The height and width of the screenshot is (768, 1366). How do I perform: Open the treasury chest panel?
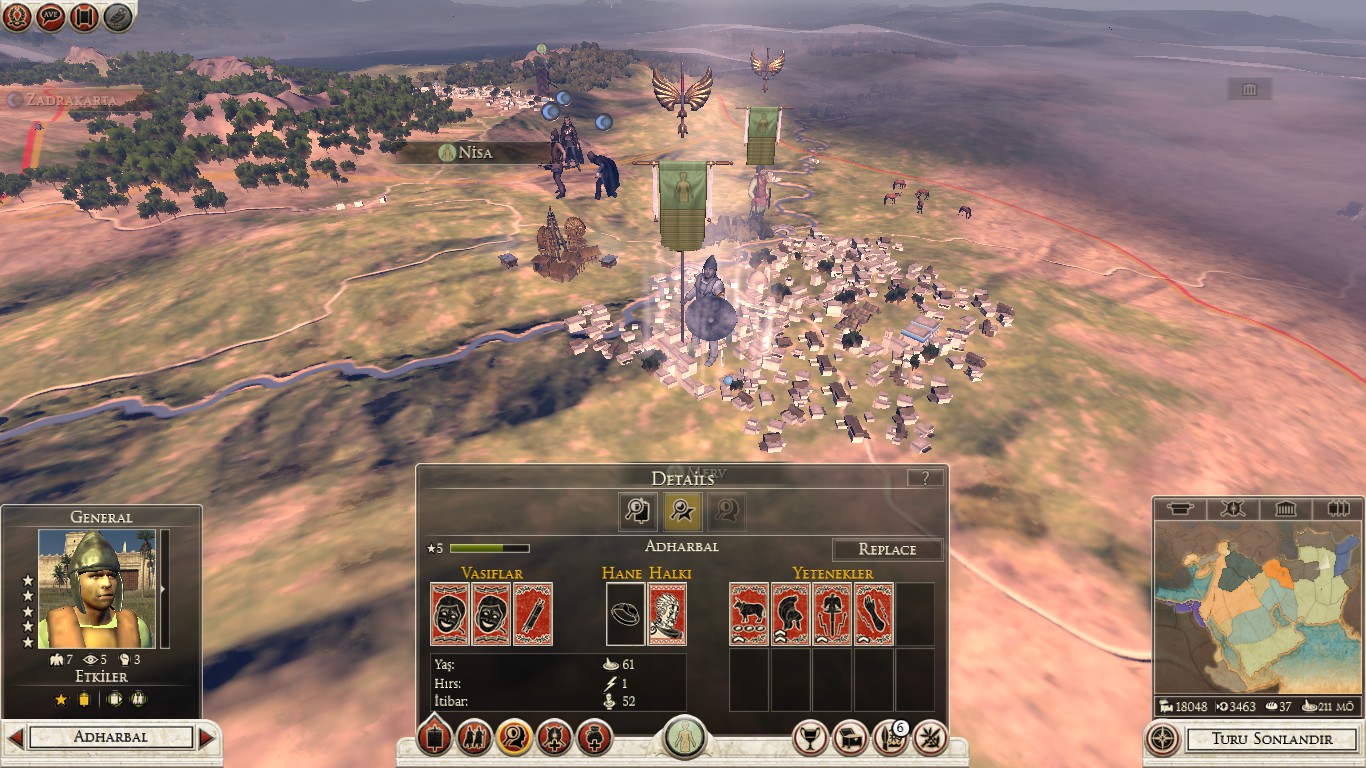[x=850, y=738]
